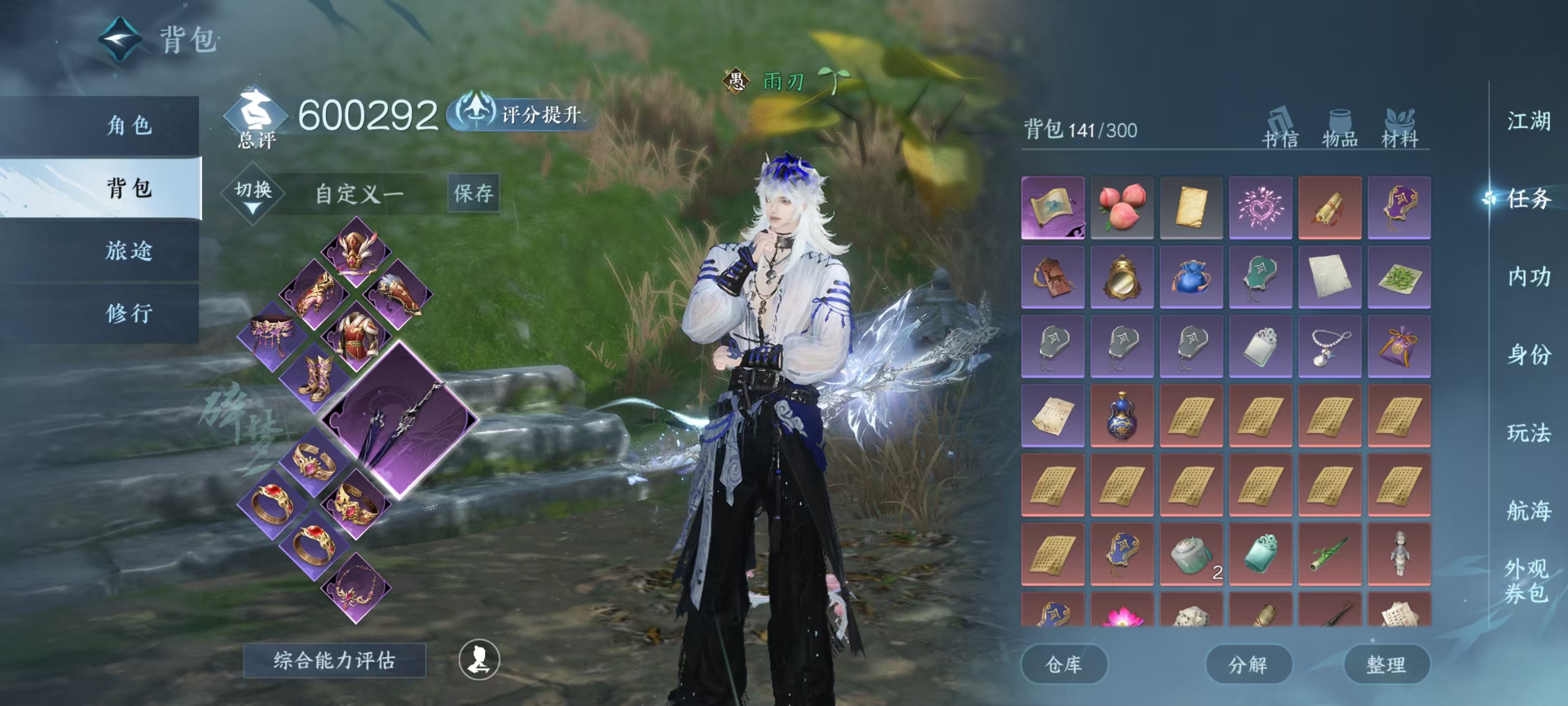Select the equipped boots slot
The width and height of the screenshot is (1568, 706).
[315, 378]
